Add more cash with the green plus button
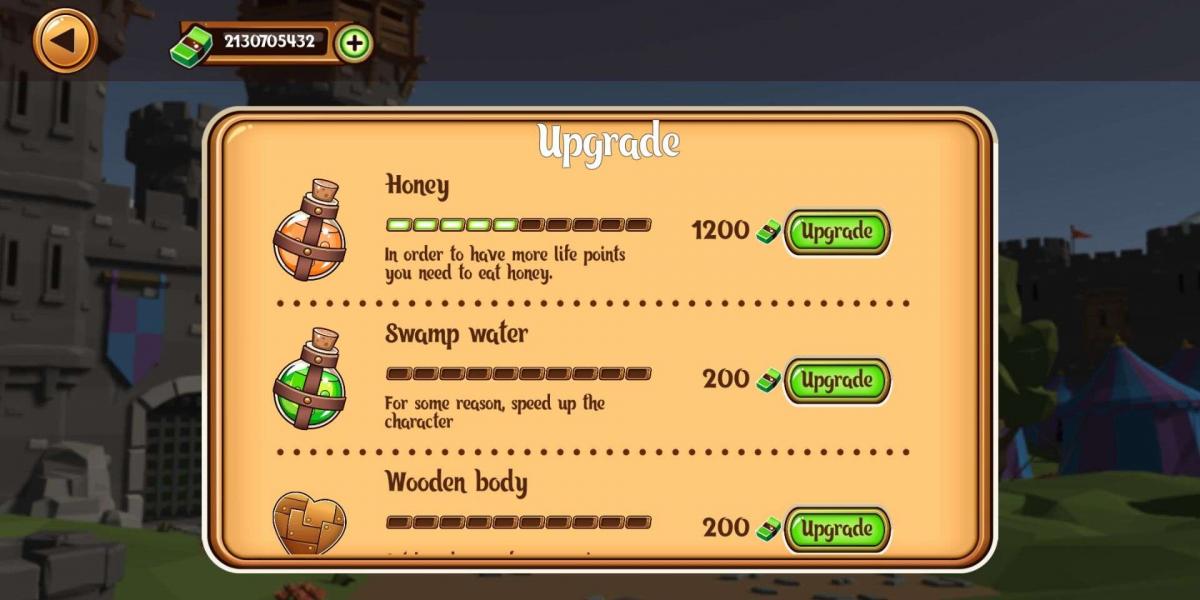The height and width of the screenshot is (600, 1200). click(354, 43)
